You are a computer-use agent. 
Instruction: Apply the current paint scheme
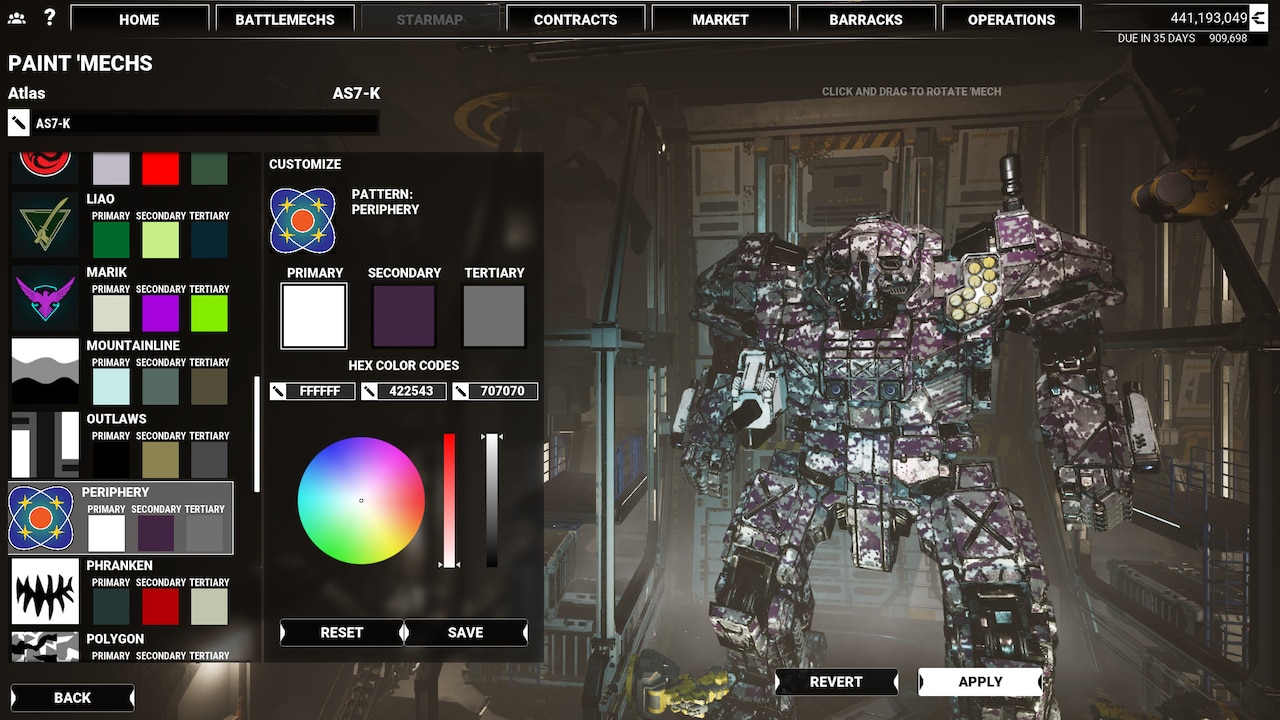click(980, 681)
